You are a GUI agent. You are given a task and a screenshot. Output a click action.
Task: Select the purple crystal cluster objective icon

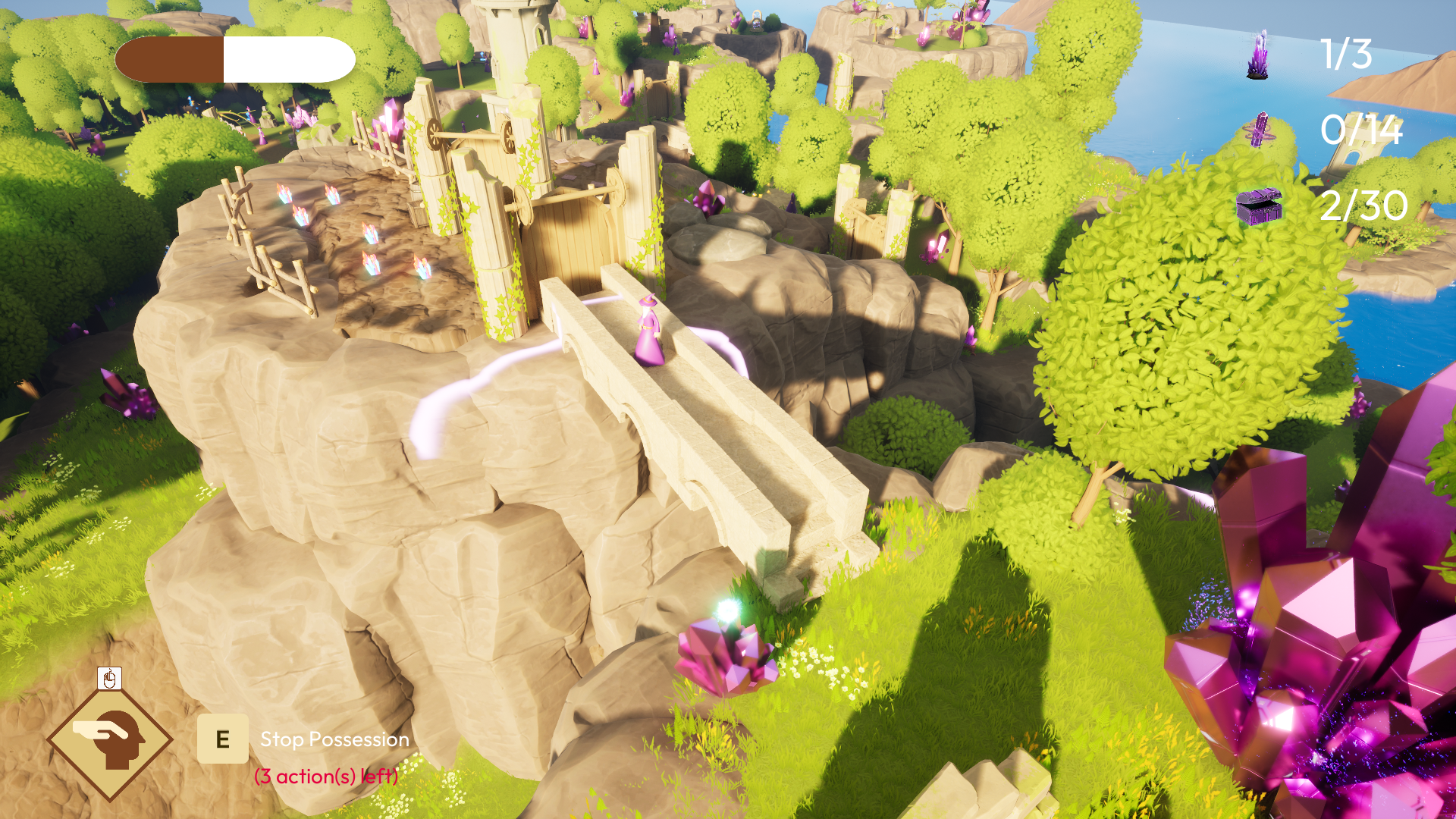[1258, 55]
